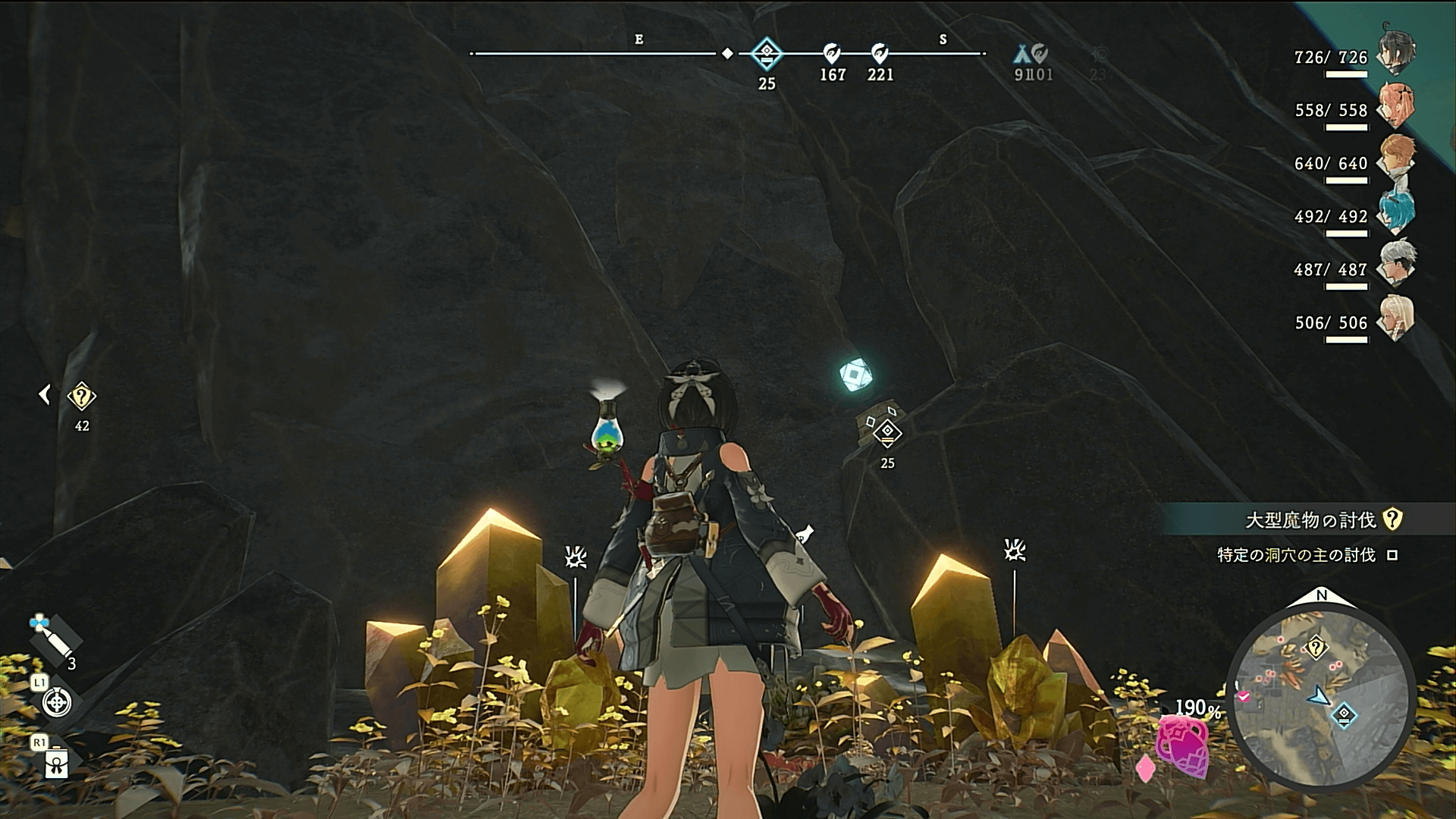
Task: Choose the blue-haired party member portrait
Action: [1396, 212]
